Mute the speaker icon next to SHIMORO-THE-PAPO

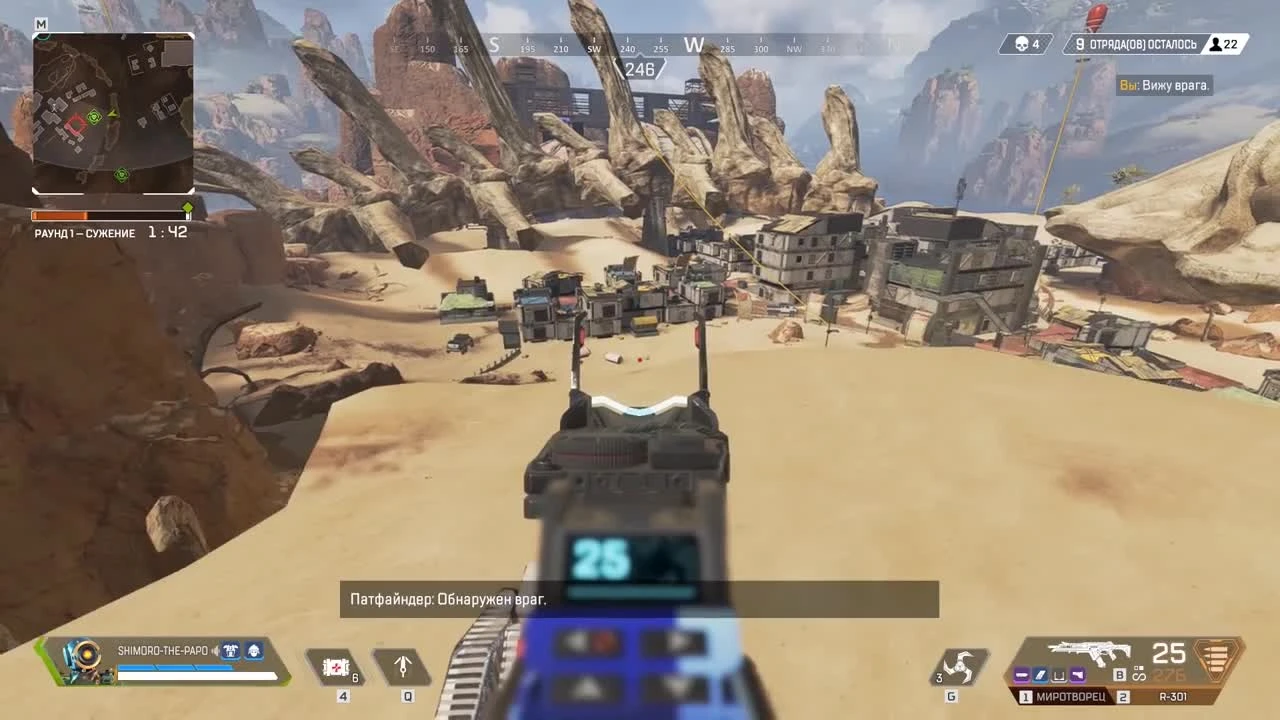click(215, 651)
